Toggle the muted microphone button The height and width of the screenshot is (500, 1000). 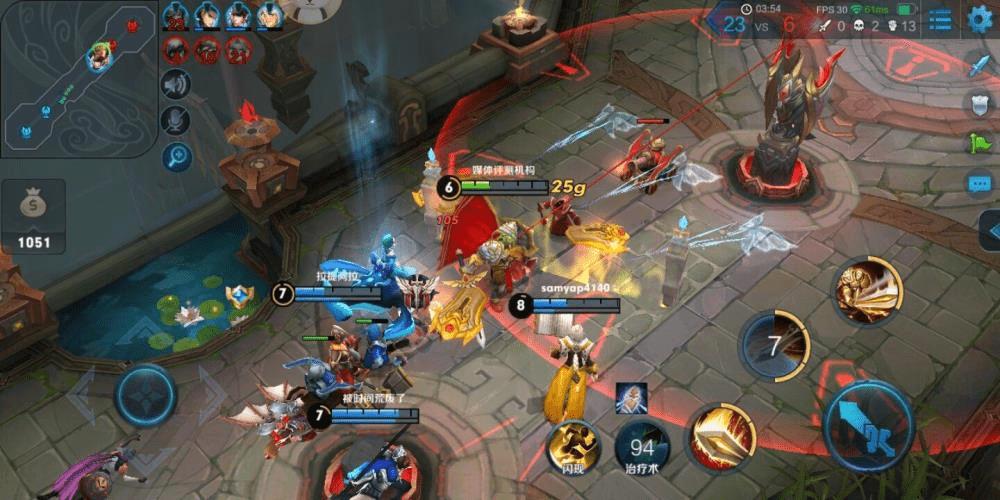[176, 120]
